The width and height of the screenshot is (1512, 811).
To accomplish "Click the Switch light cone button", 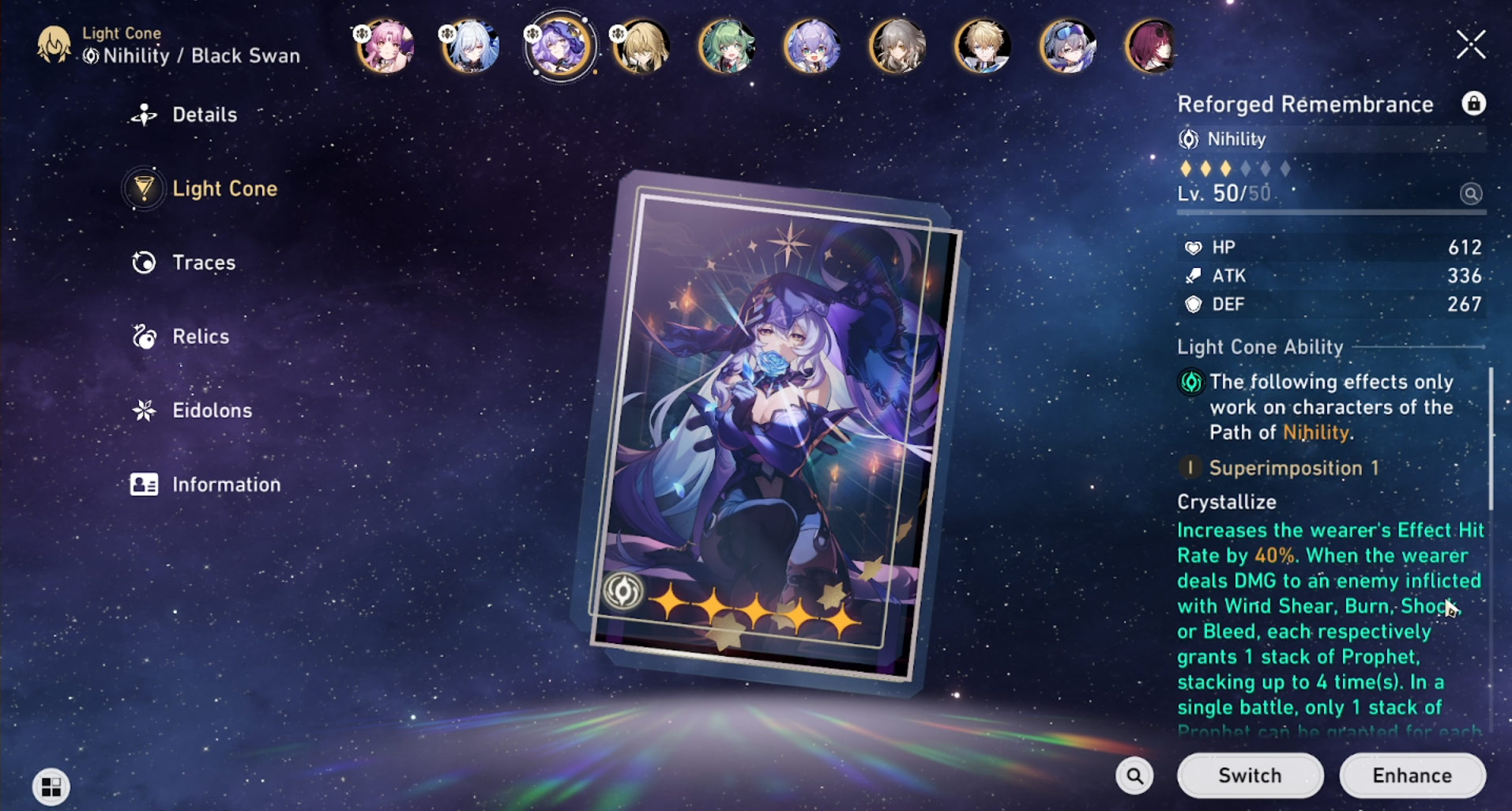I will pyautogui.click(x=1249, y=775).
